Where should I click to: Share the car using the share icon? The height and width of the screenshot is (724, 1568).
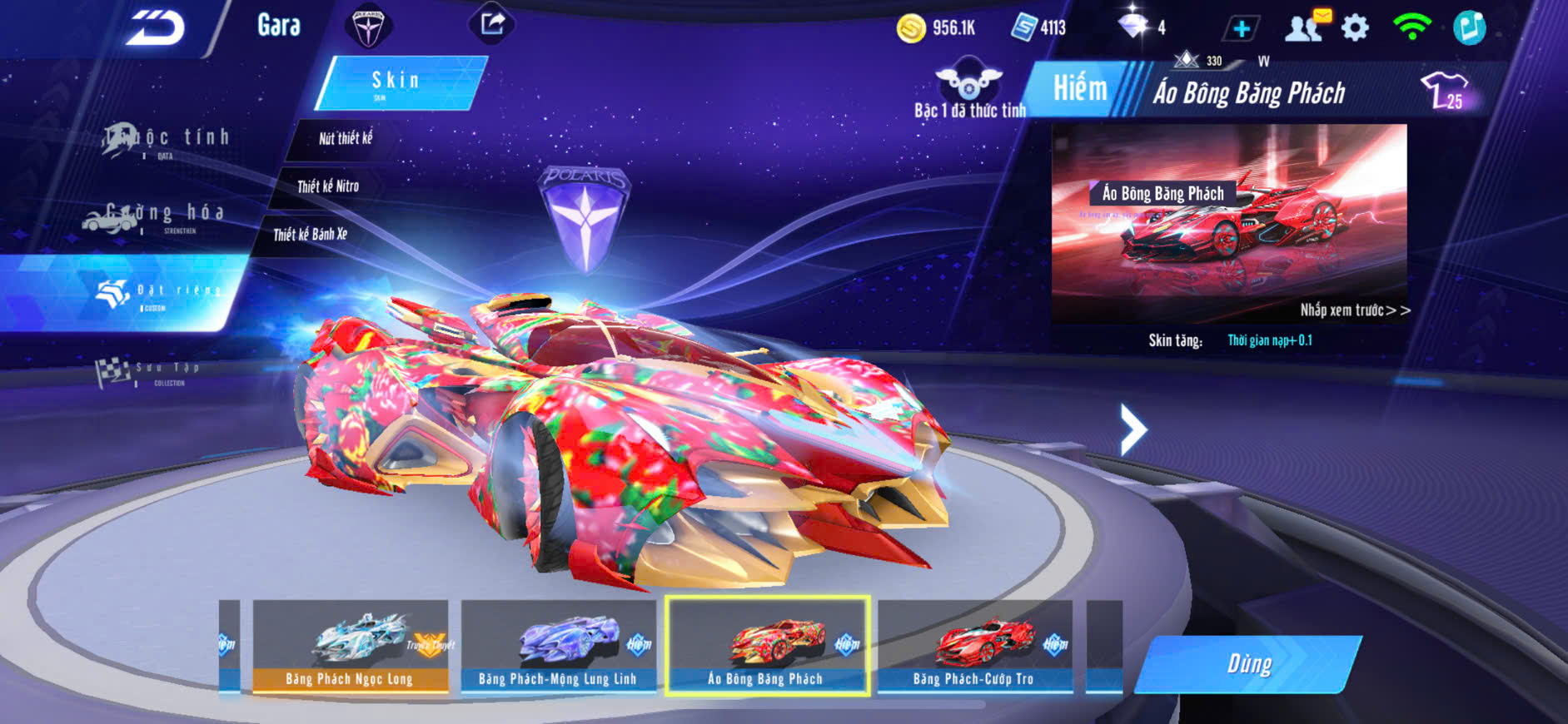(x=492, y=24)
